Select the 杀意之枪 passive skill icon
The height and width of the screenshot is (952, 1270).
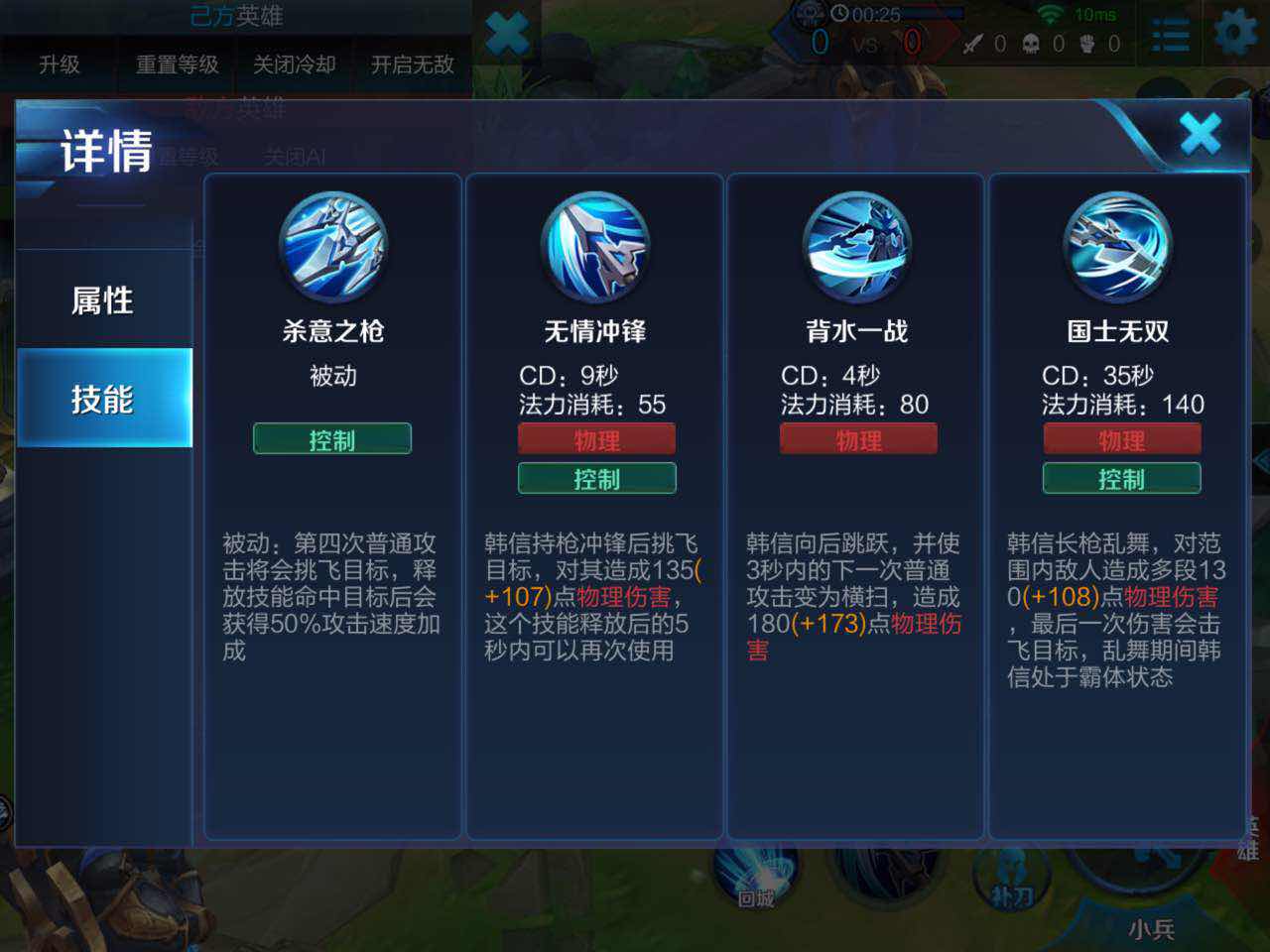coord(331,246)
